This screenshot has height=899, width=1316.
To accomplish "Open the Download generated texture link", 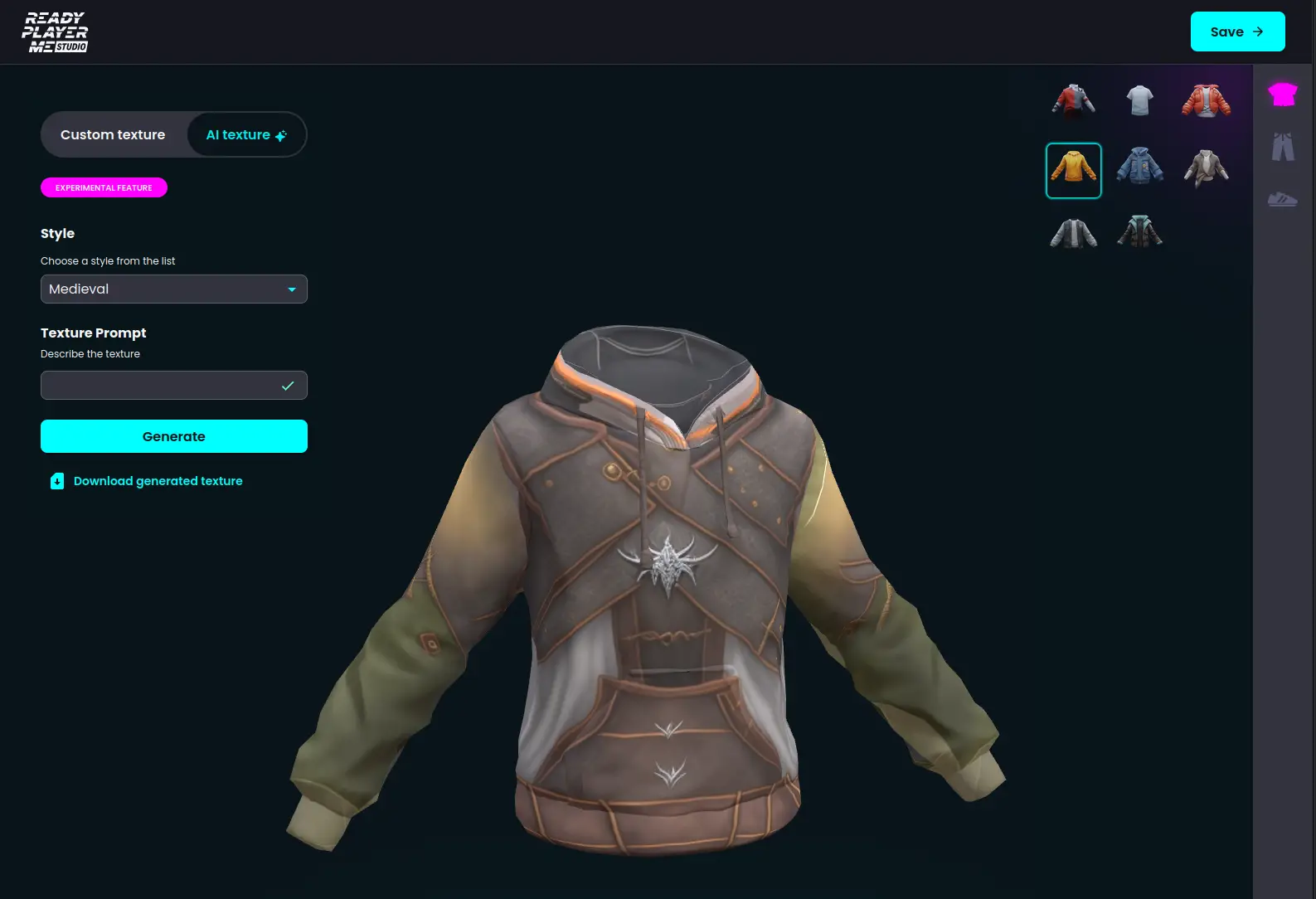I will (x=158, y=480).
